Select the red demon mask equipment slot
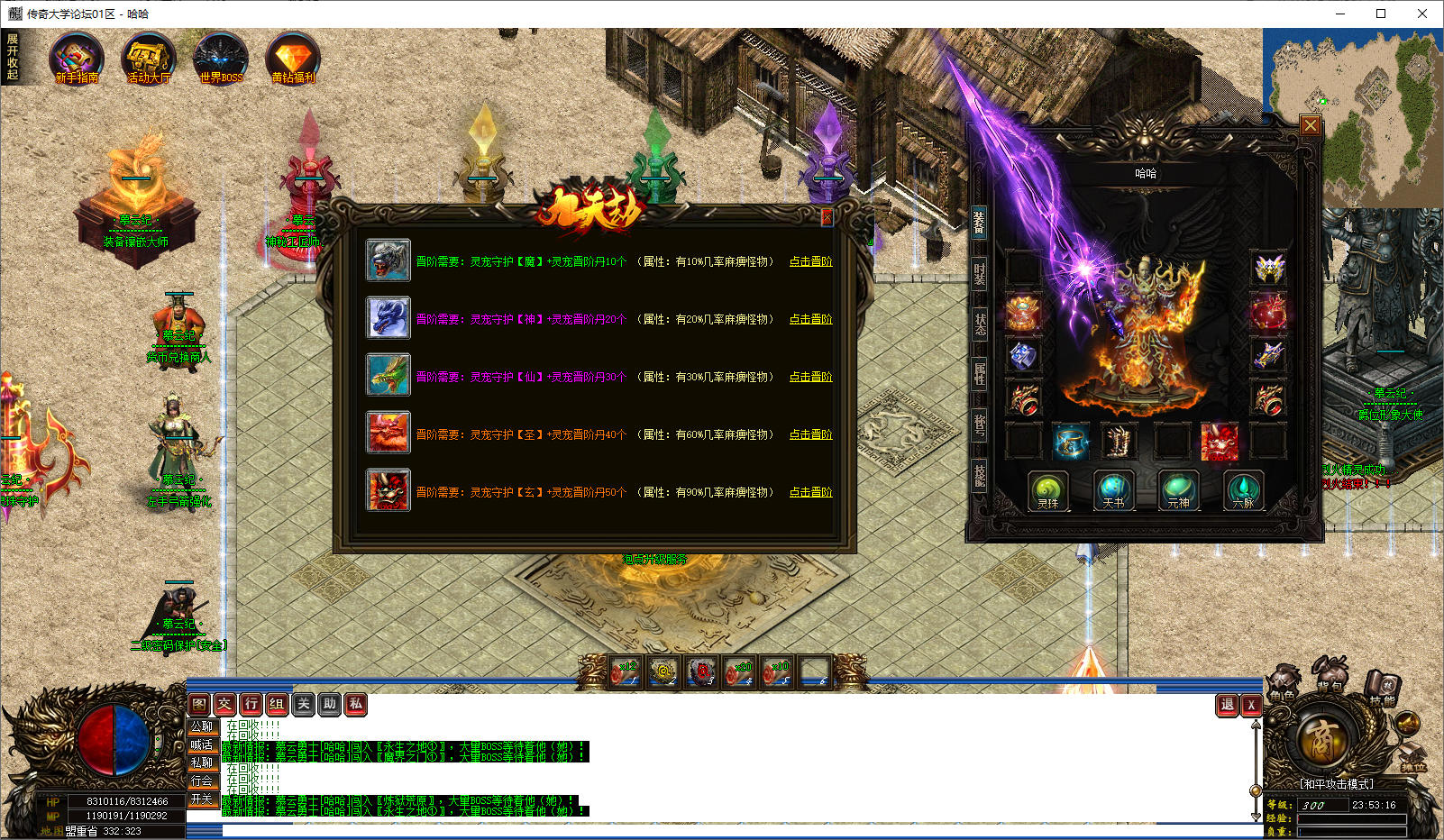 pos(1220,442)
